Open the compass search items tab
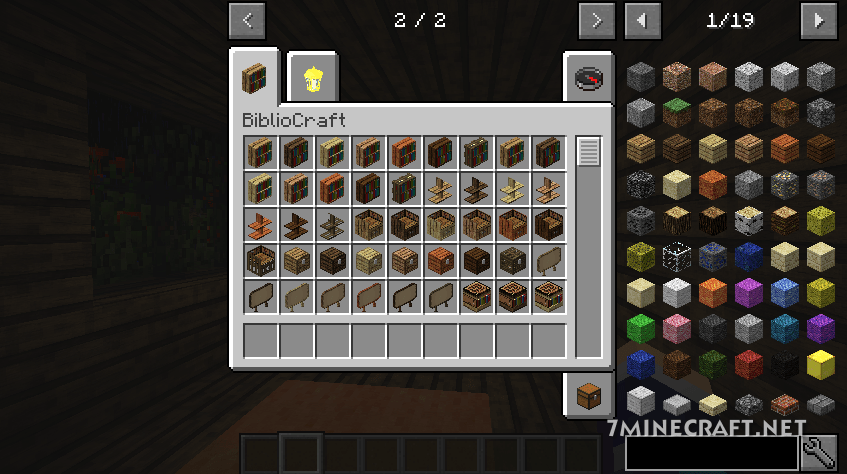Viewport: 847px width, 474px height. [588, 78]
